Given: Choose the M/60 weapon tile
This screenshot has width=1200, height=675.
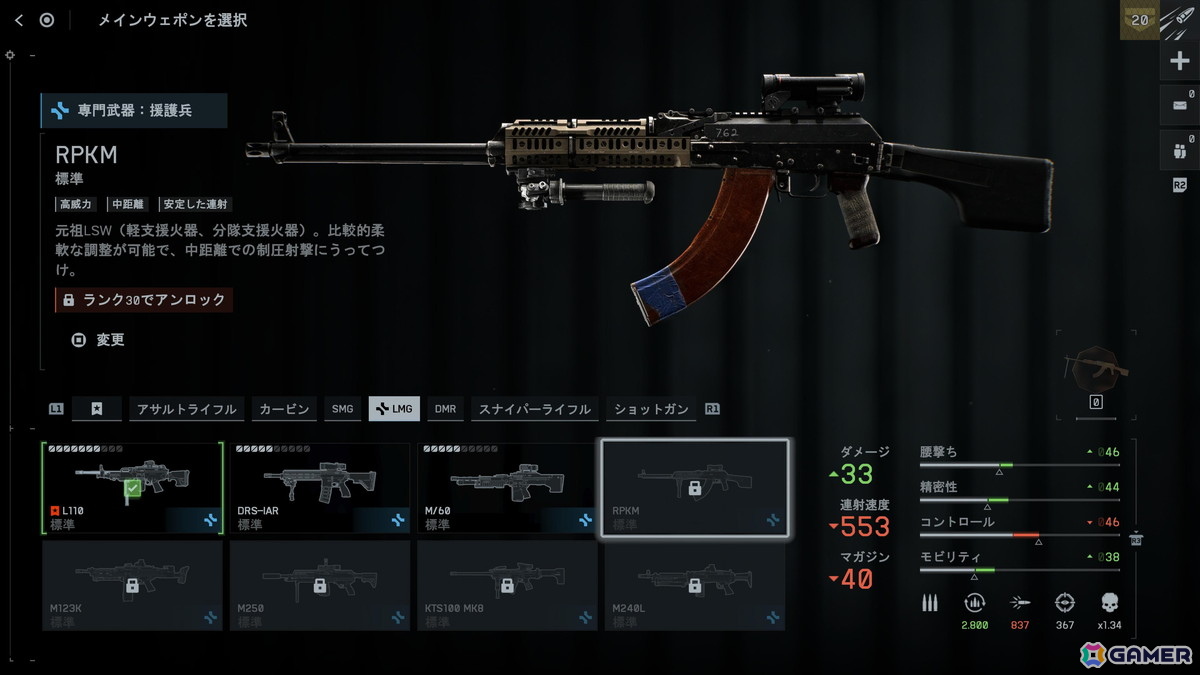Looking at the screenshot, I should [x=507, y=488].
